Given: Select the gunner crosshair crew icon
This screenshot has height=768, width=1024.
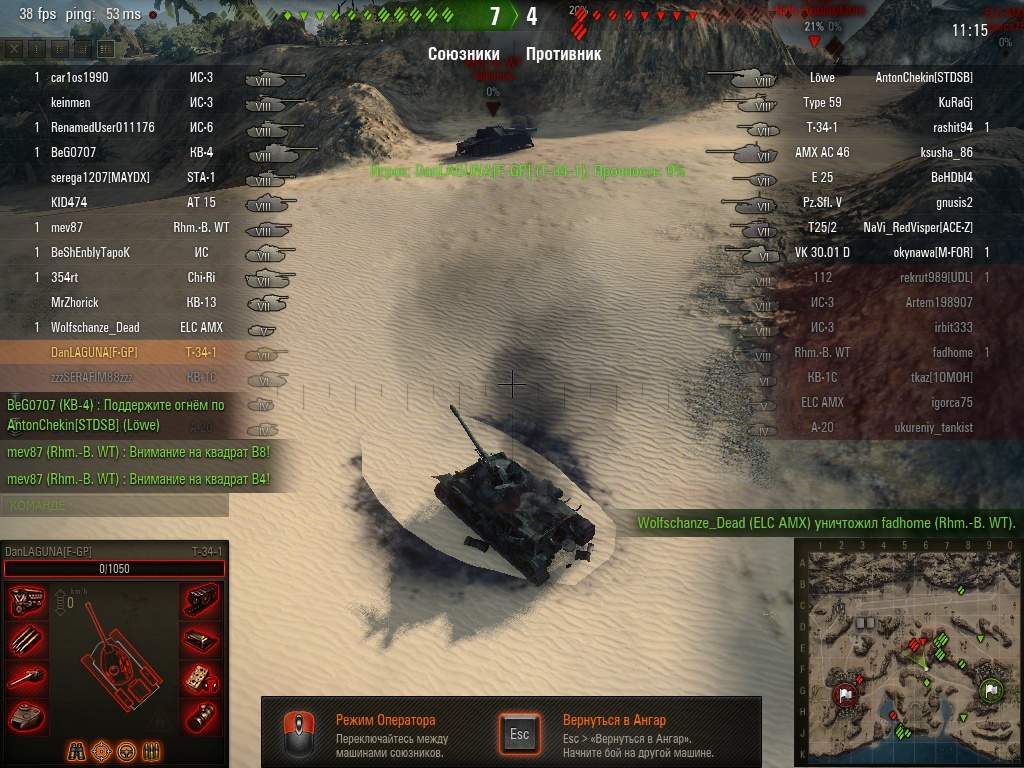Looking at the screenshot, I should click(x=101, y=750).
